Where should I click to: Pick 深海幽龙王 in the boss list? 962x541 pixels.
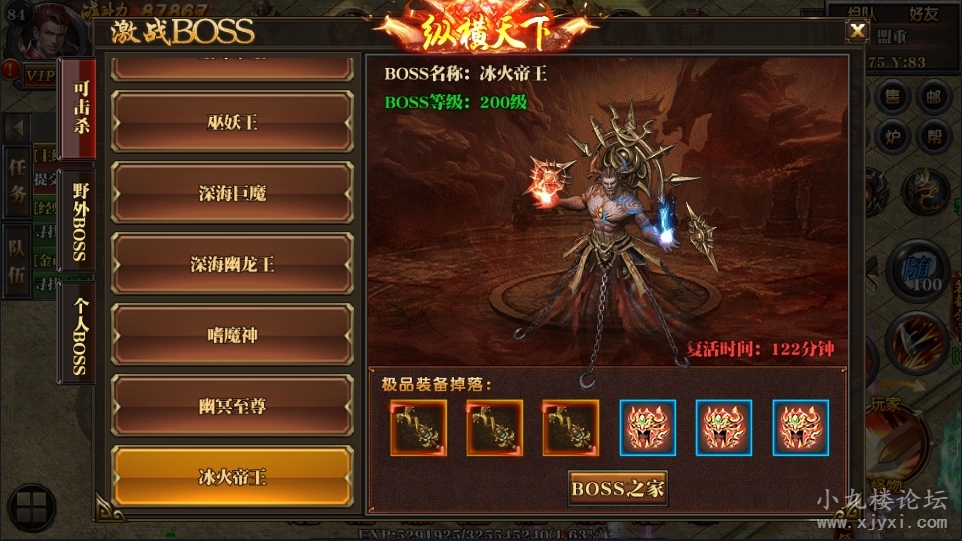point(232,264)
